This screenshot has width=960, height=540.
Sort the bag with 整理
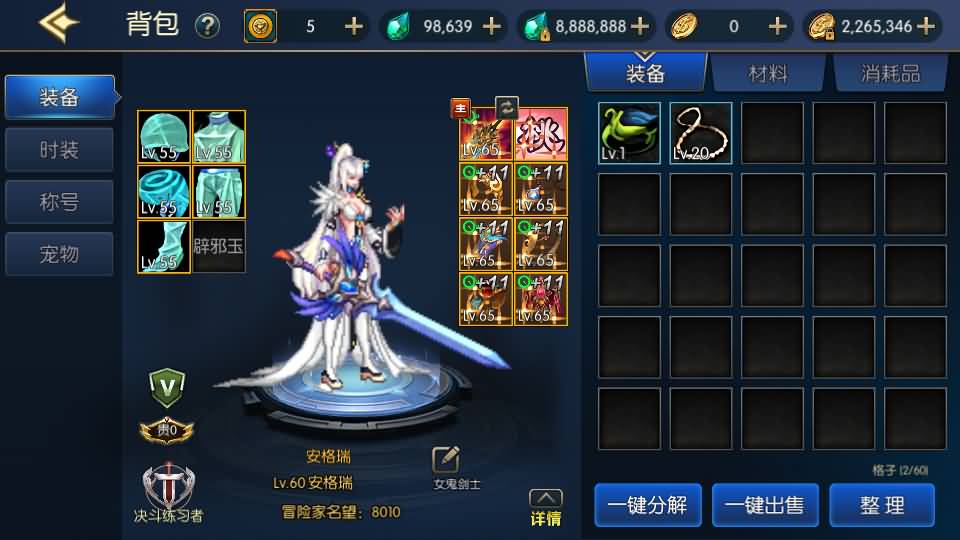(882, 505)
